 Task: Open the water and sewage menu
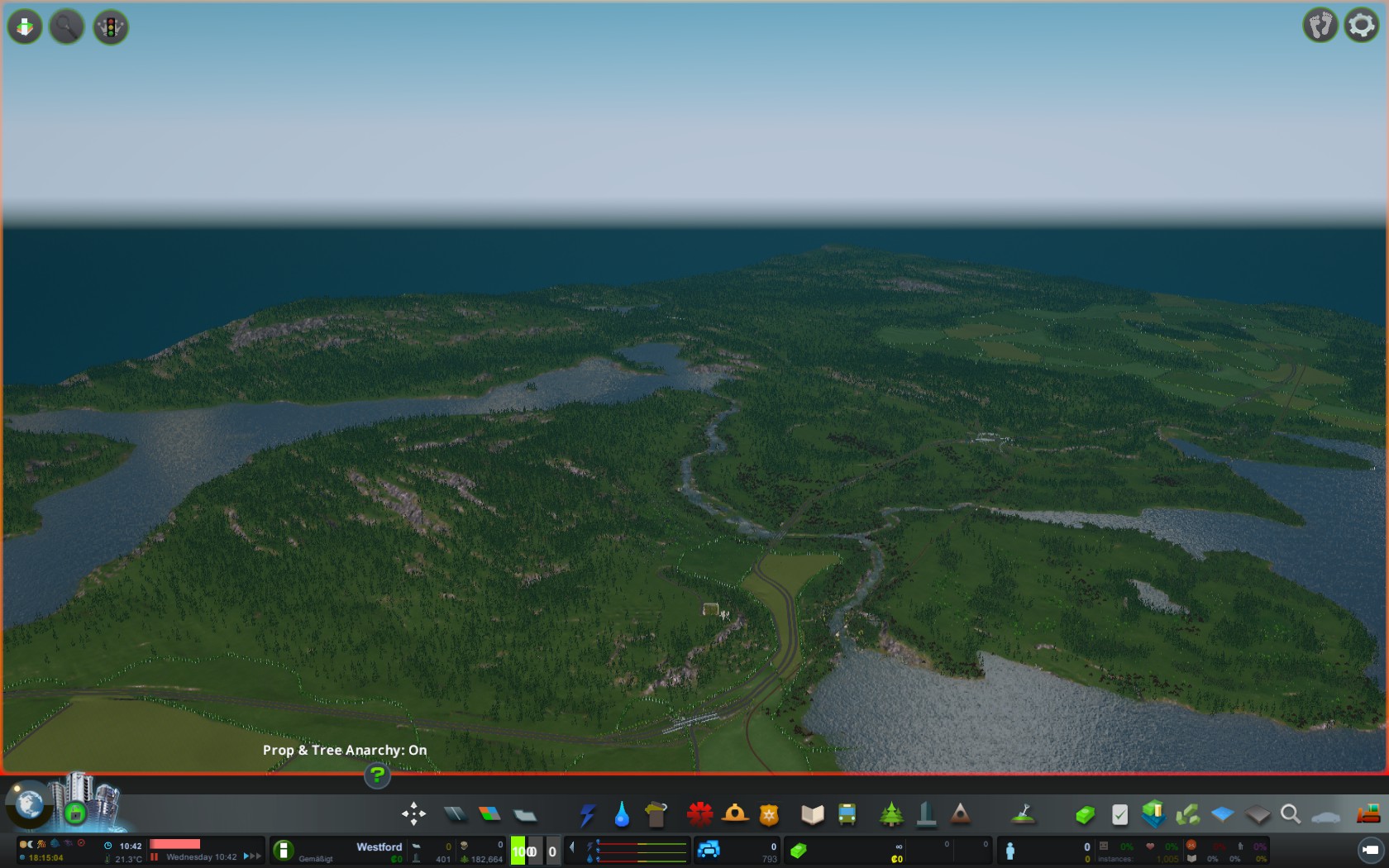click(622, 815)
